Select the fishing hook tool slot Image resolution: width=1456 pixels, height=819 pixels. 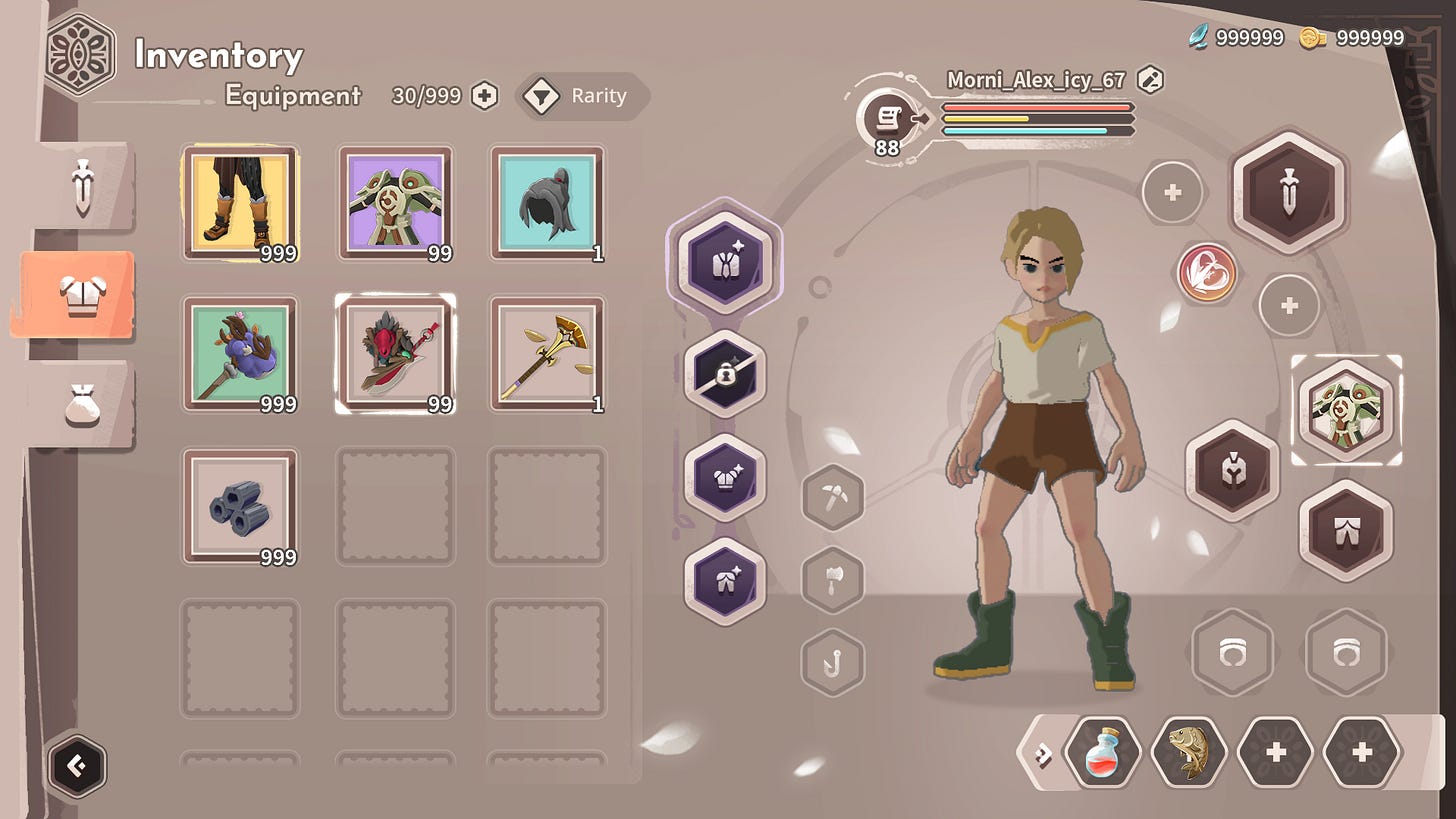coord(832,662)
